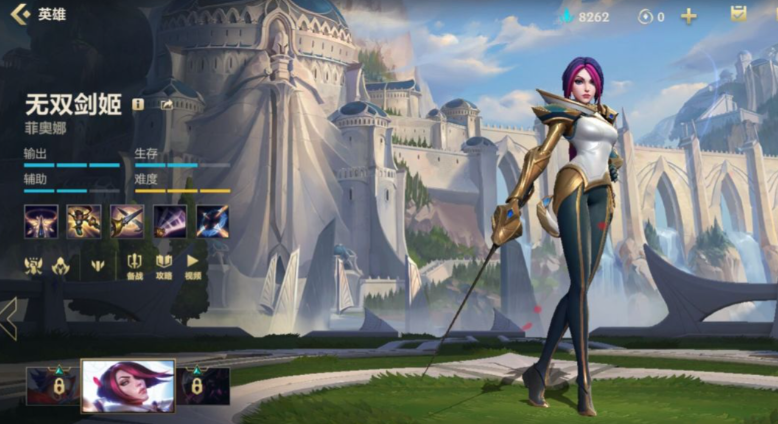
Task: Select the default Fiora skin thumbnail
Action: (128, 386)
